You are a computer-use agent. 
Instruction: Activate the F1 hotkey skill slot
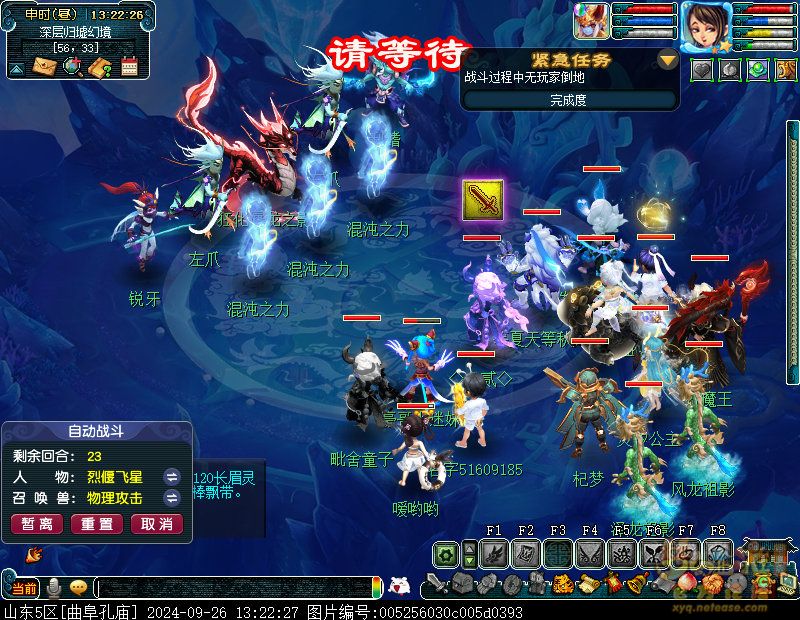coord(494,552)
